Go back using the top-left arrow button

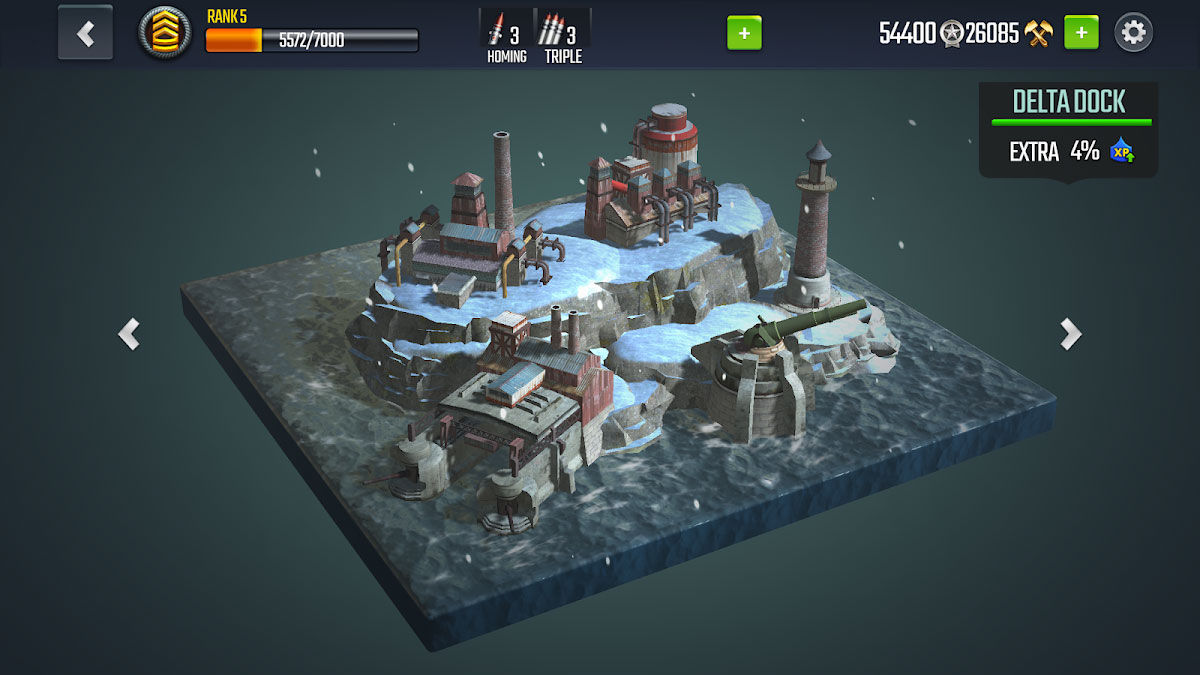tap(85, 33)
